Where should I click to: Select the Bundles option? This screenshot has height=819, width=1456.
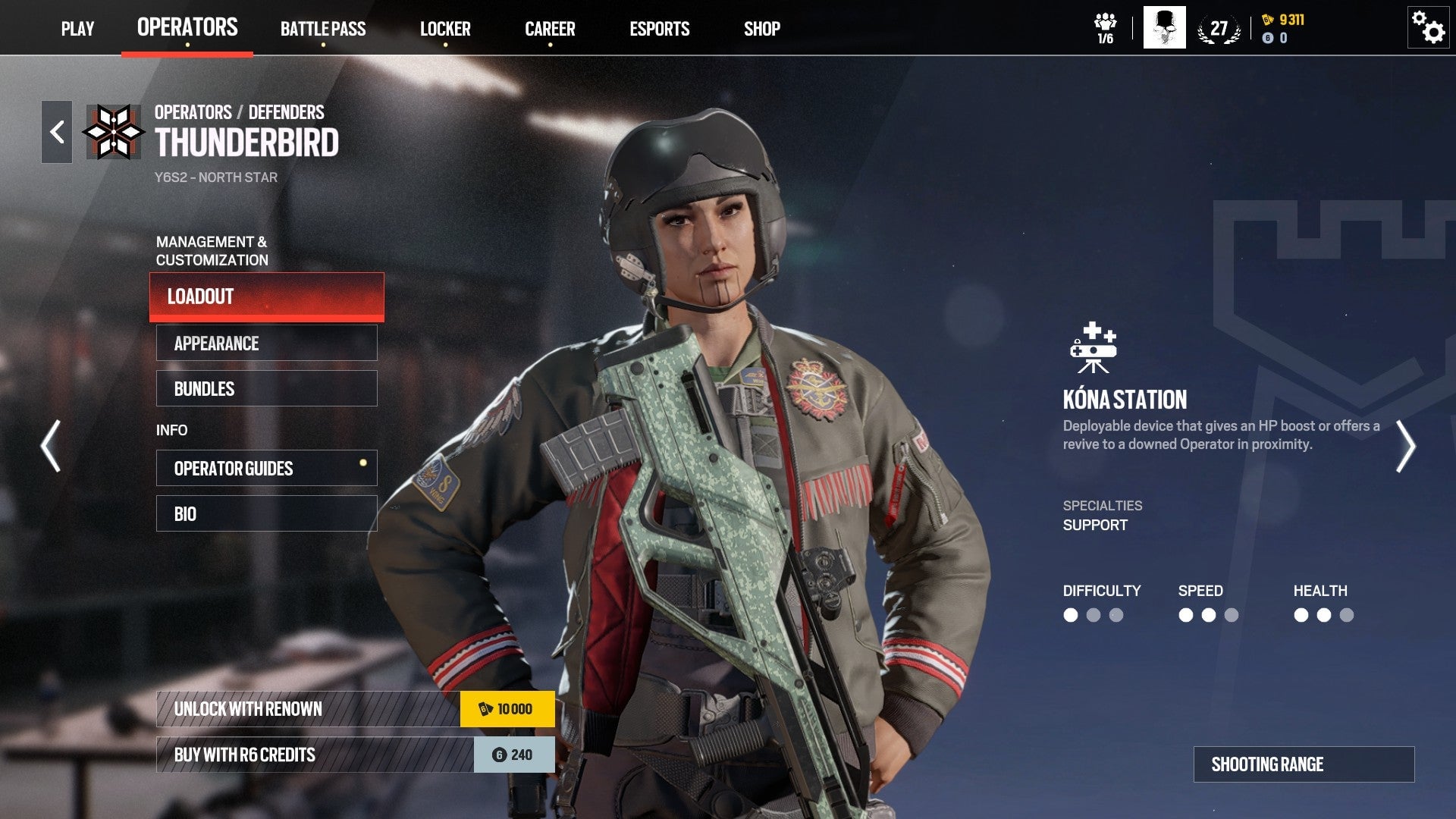[x=266, y=388]
